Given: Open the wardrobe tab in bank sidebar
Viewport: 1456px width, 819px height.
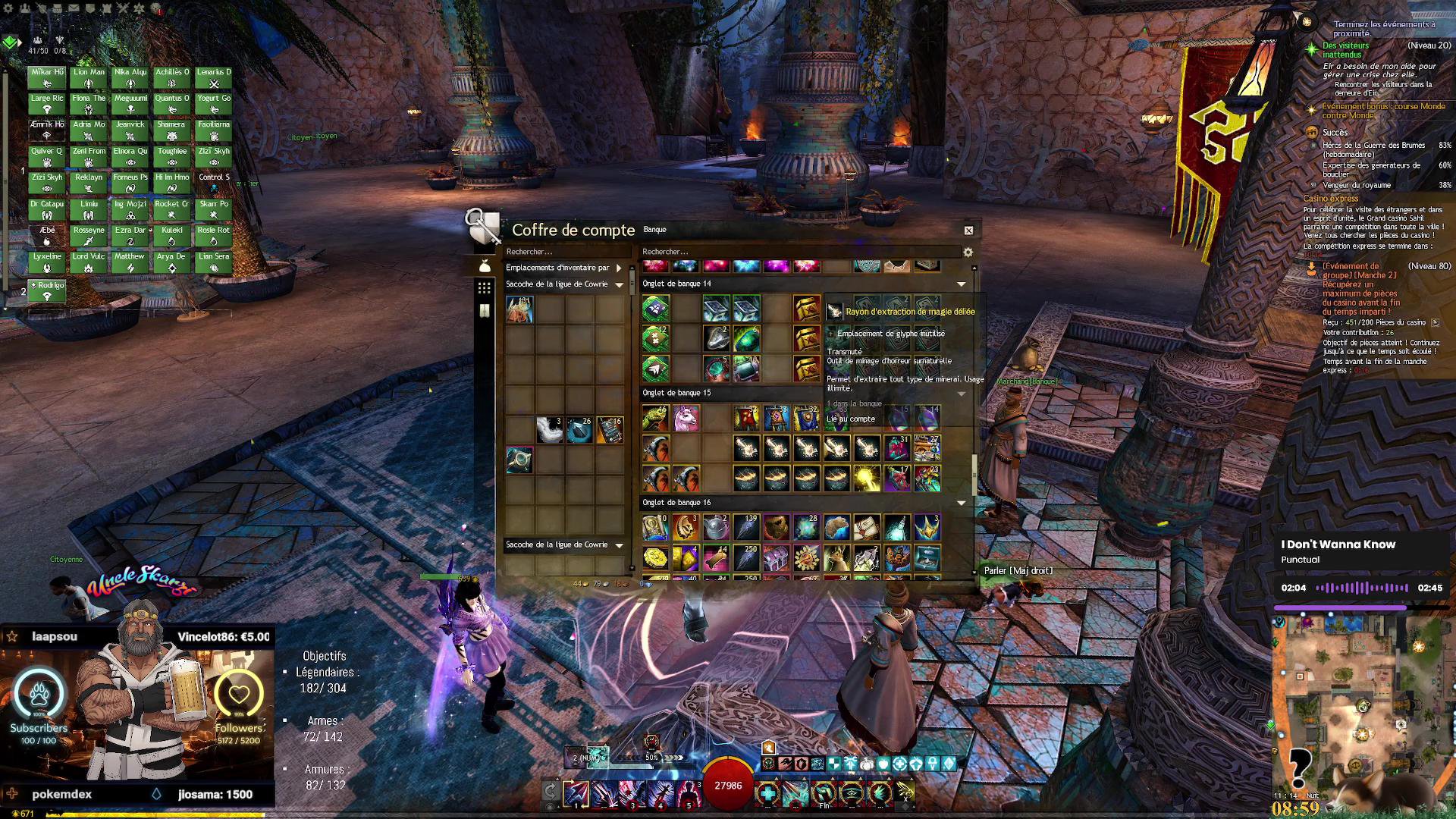Looking at the screenshot, I should coord(484,311).
